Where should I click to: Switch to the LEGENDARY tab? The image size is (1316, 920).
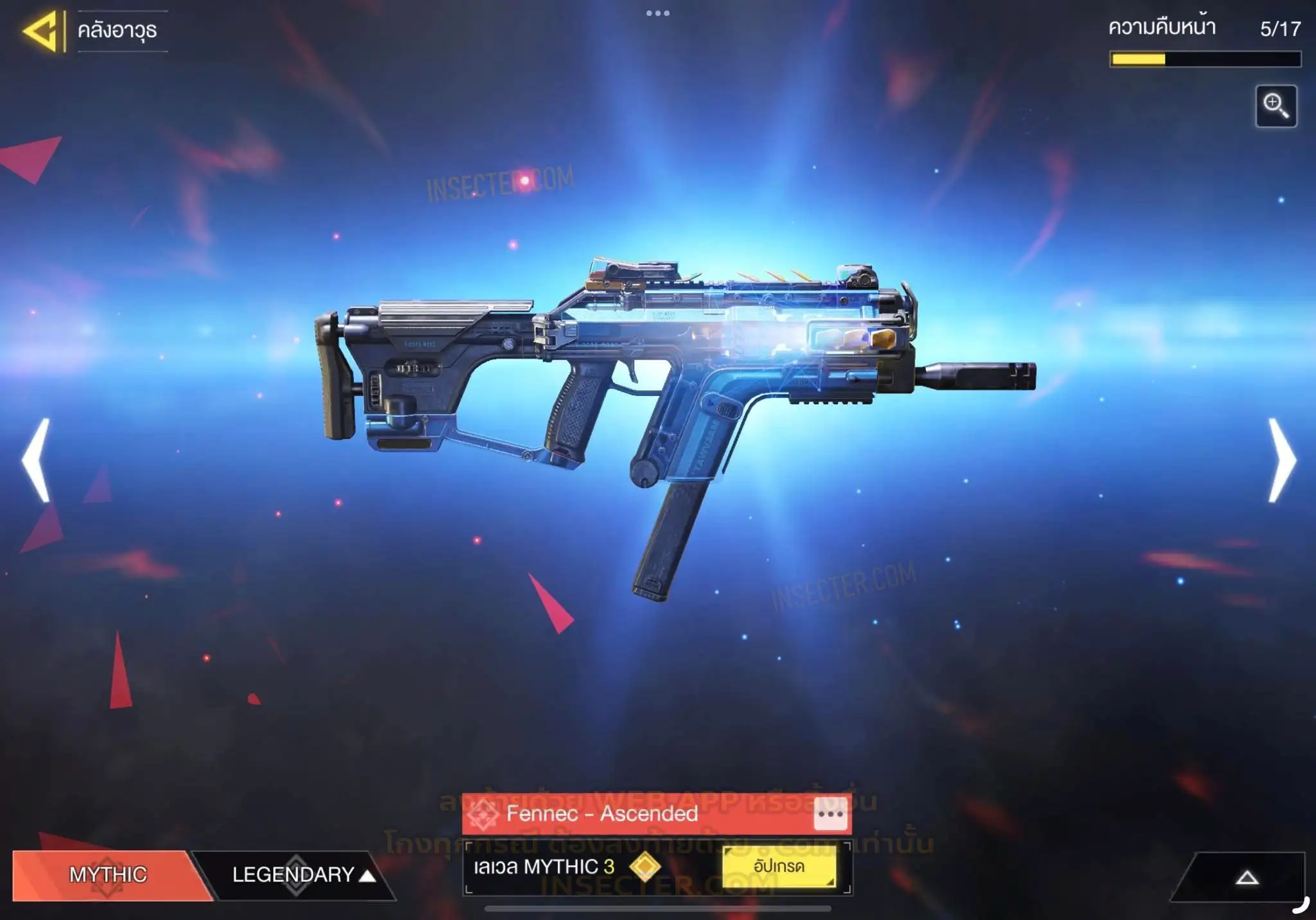coord(296,874)
